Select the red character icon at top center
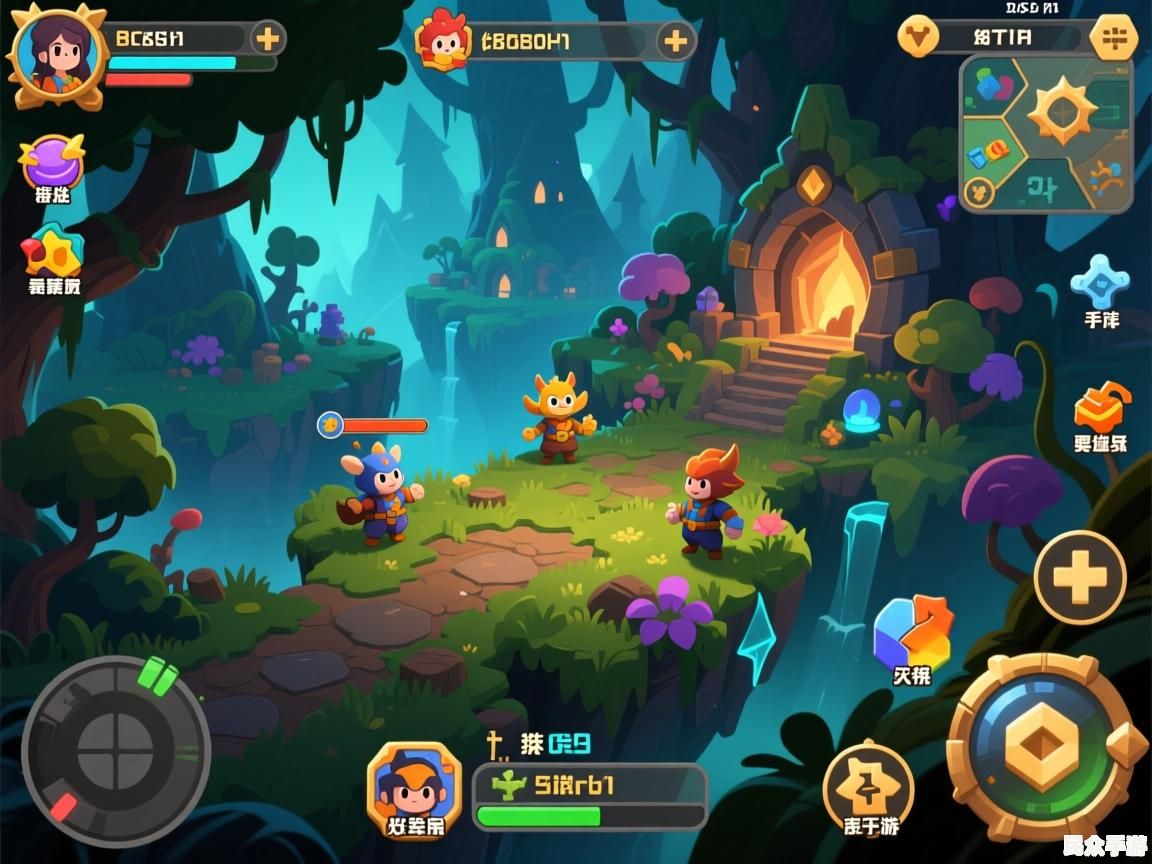 tap(443, 40)
